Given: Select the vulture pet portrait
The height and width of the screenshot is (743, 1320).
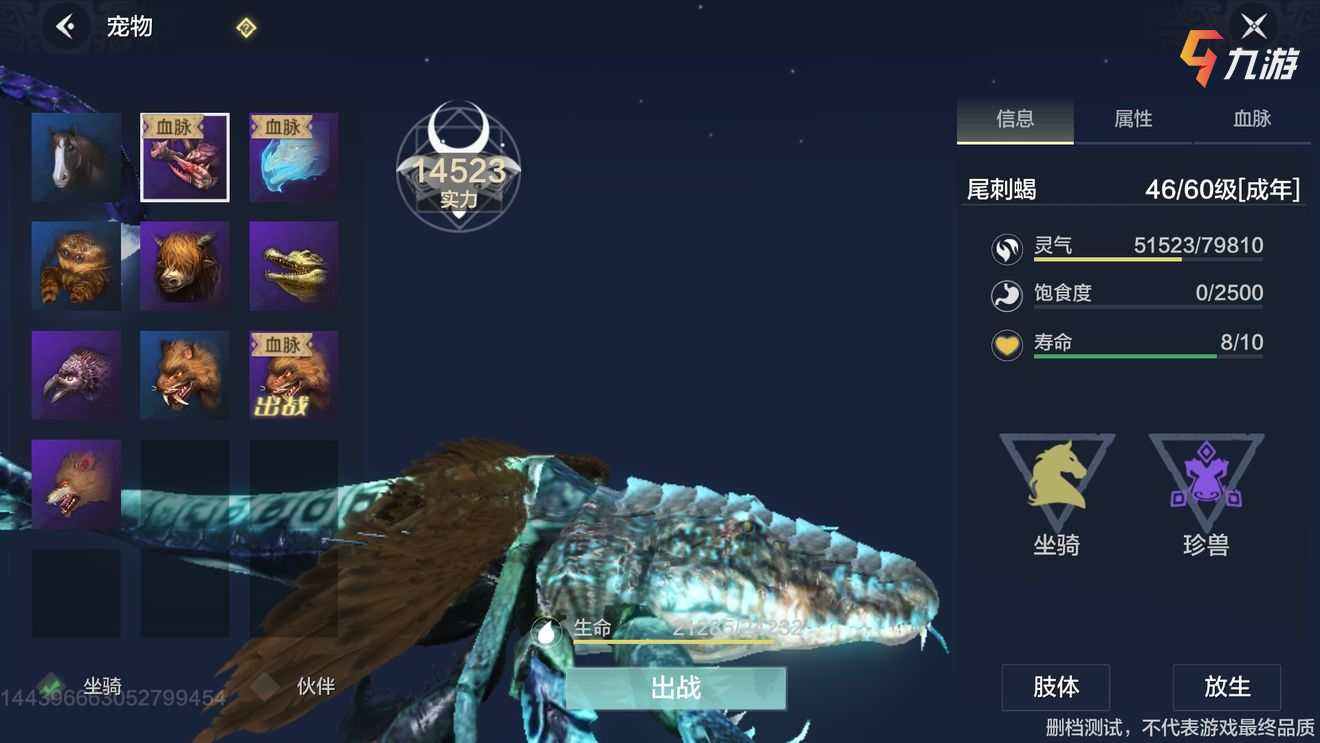Looking at the screenshot, I should [x=76, y=375].
